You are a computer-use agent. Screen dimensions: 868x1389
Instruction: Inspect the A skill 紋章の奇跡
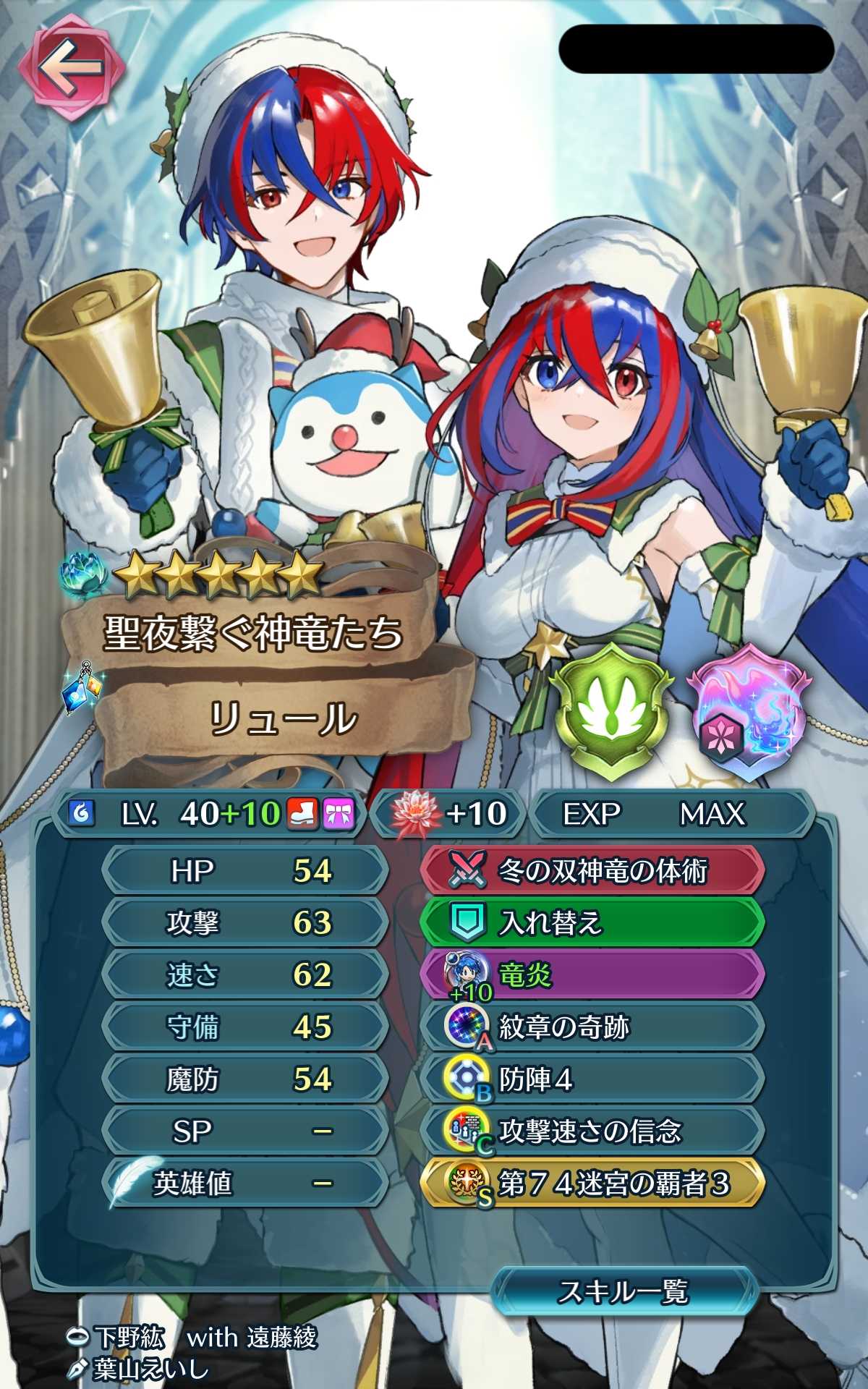[x=592, y=1027]
